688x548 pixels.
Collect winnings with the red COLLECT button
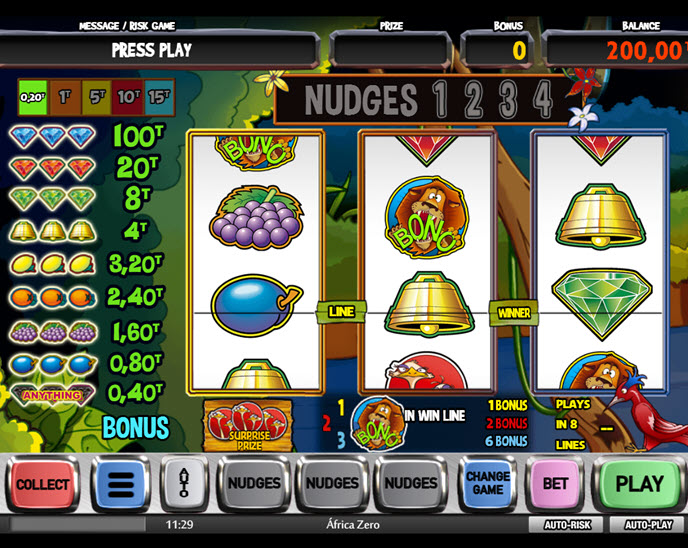coord(43,484)
